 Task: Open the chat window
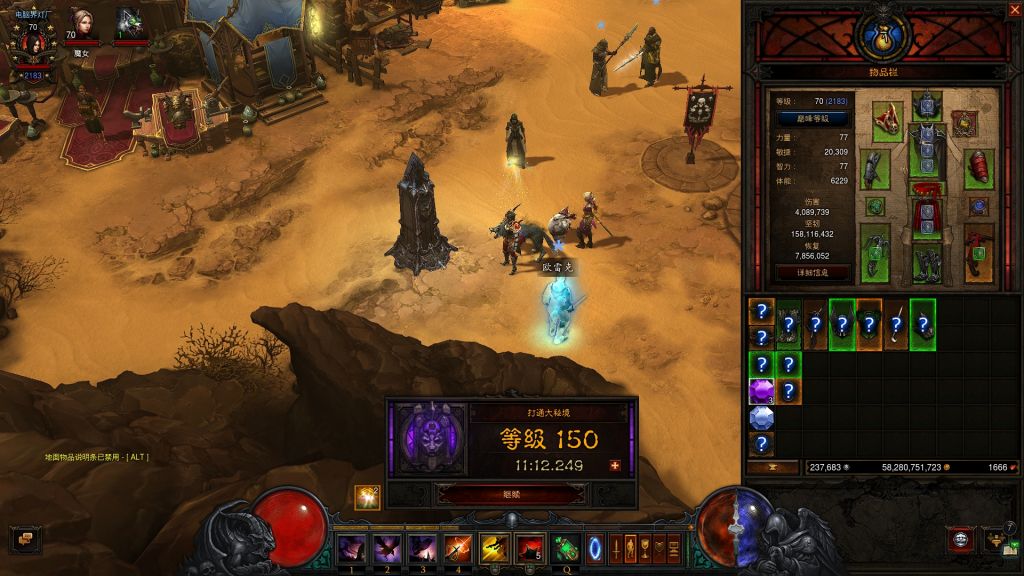click(24, 540)
